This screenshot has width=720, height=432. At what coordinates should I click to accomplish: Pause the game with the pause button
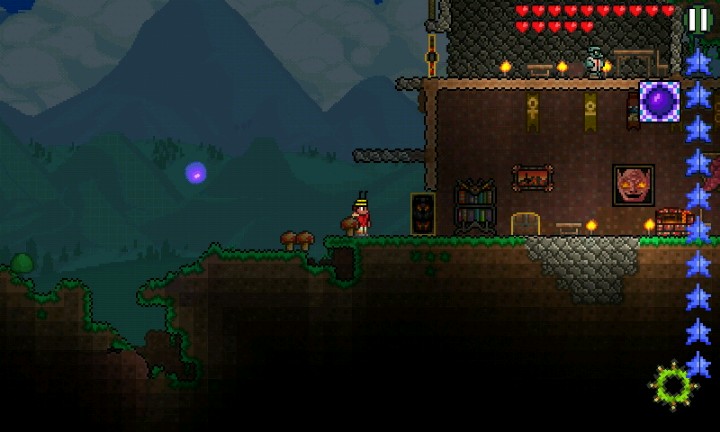coord(697,19)
